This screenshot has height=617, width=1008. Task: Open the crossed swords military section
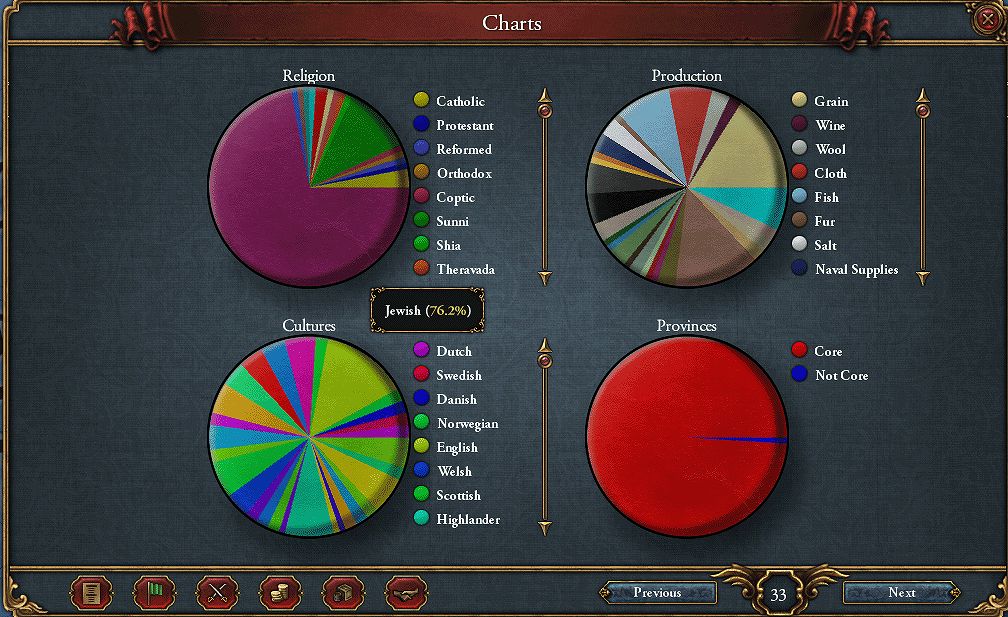pyautogui.click(x=217, y=593)
